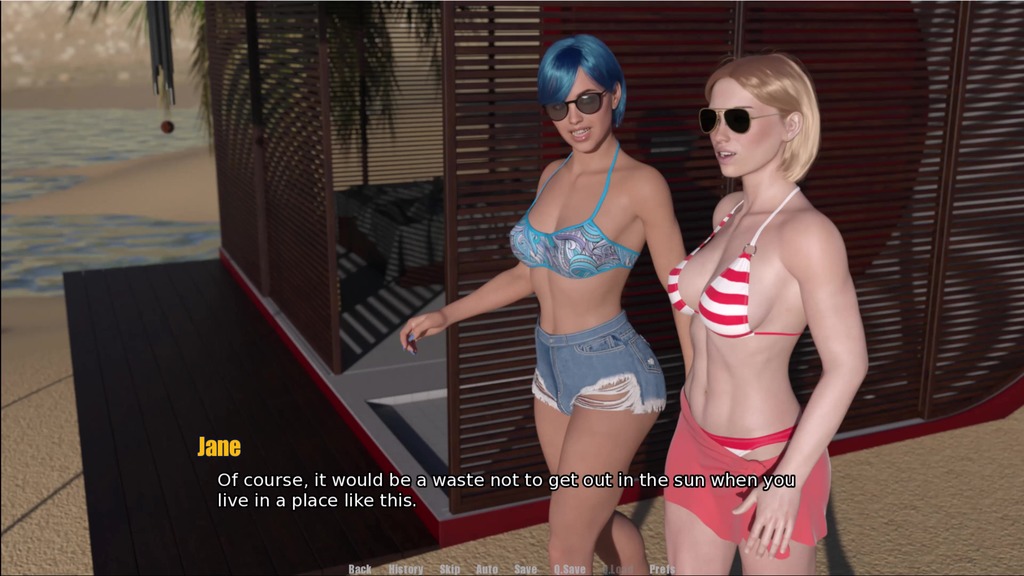Open the Save screen

point(526,569)
